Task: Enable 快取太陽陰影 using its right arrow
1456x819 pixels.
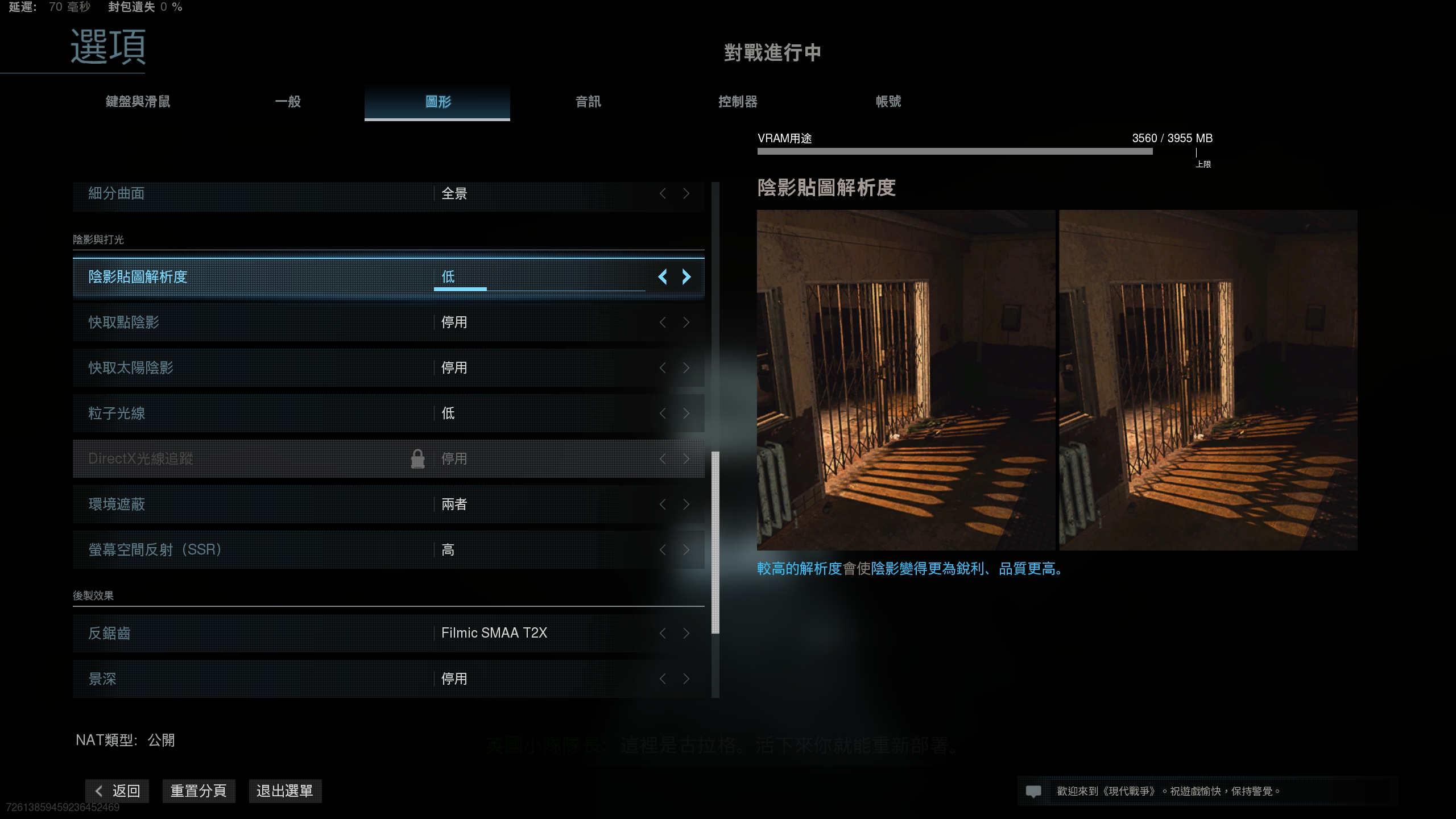Action: tap(686, 368)
